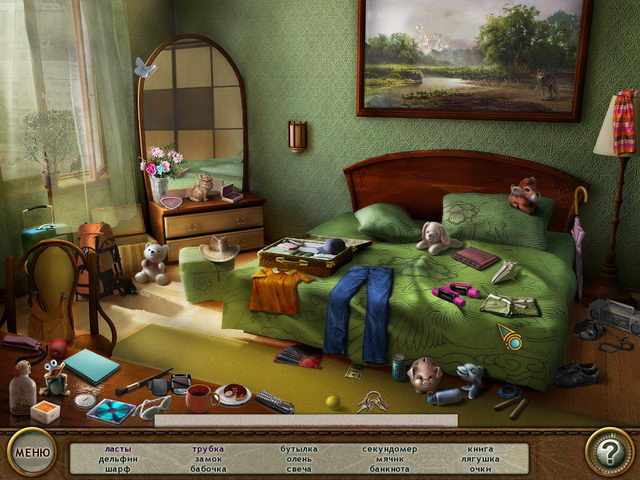Select the word 'секундомер' in the item list

[389, 449]
